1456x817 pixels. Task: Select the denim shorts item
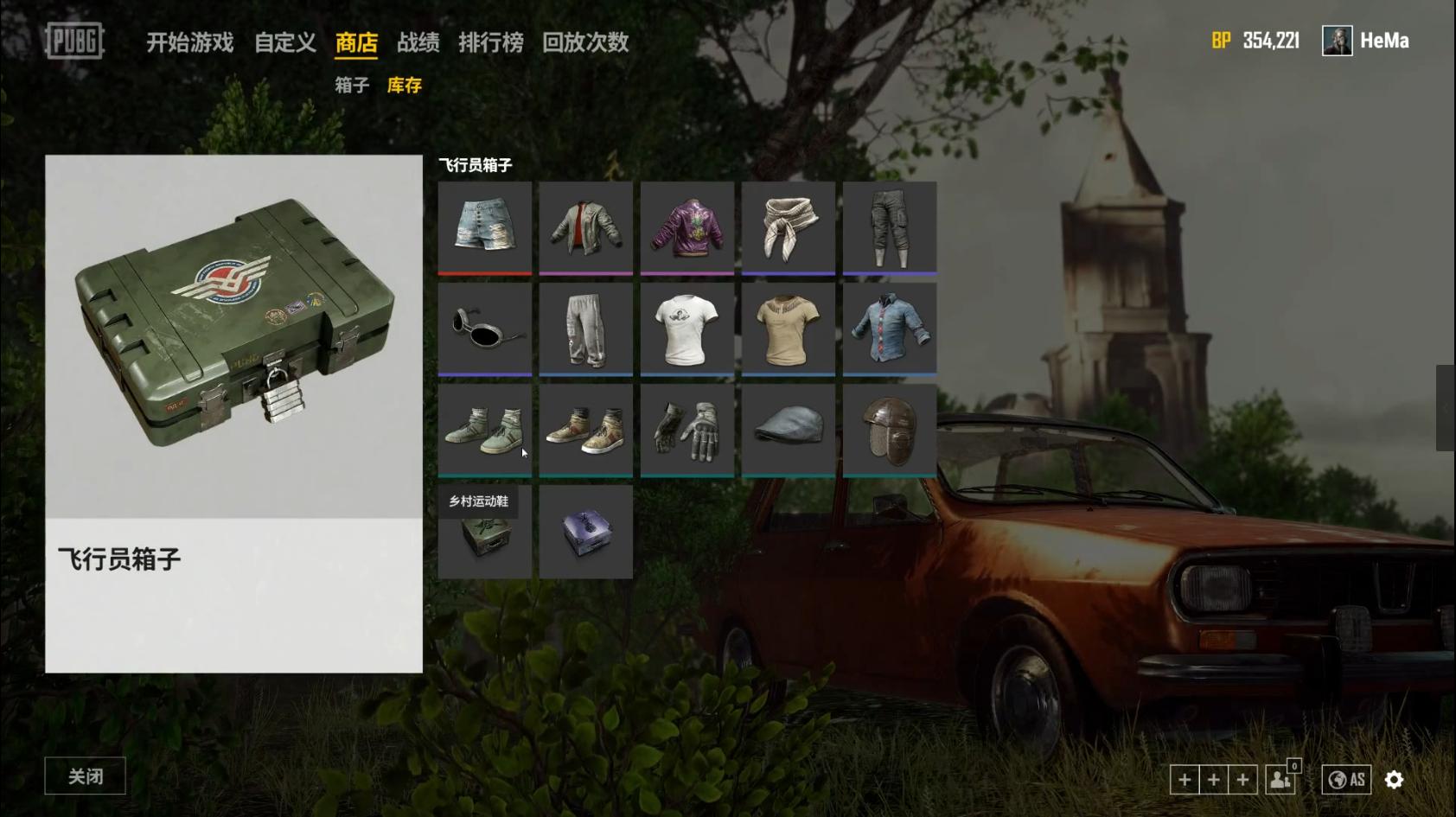tap(484, 227)
